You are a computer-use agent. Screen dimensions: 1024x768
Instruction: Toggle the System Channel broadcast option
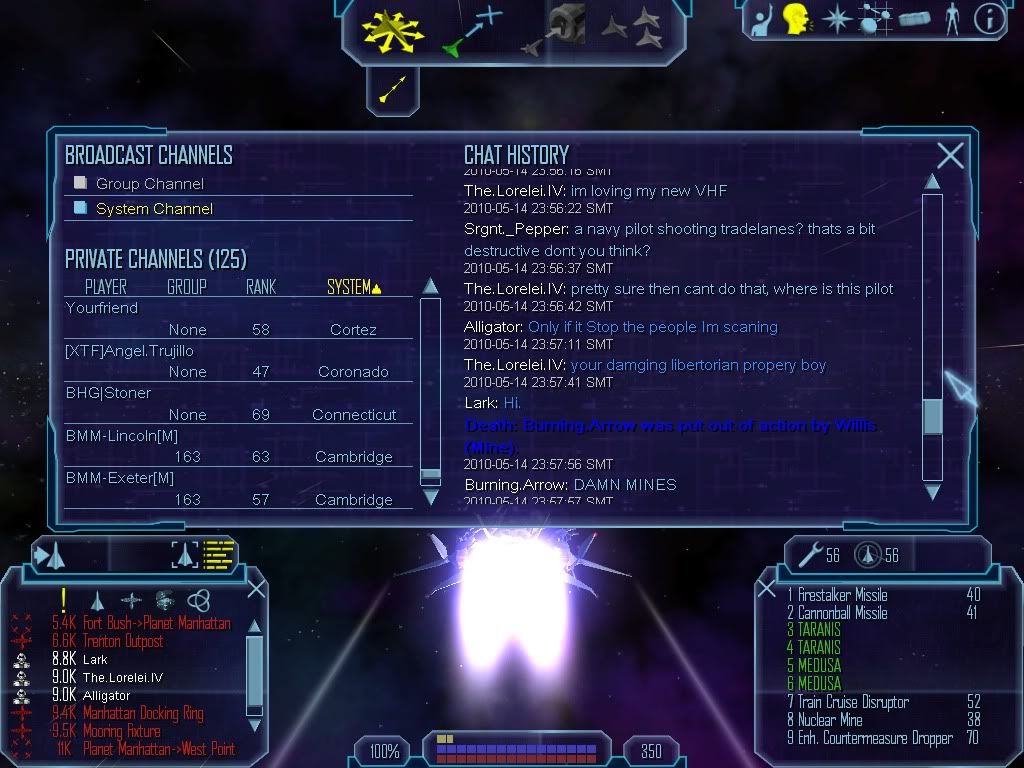click(81, 208)
